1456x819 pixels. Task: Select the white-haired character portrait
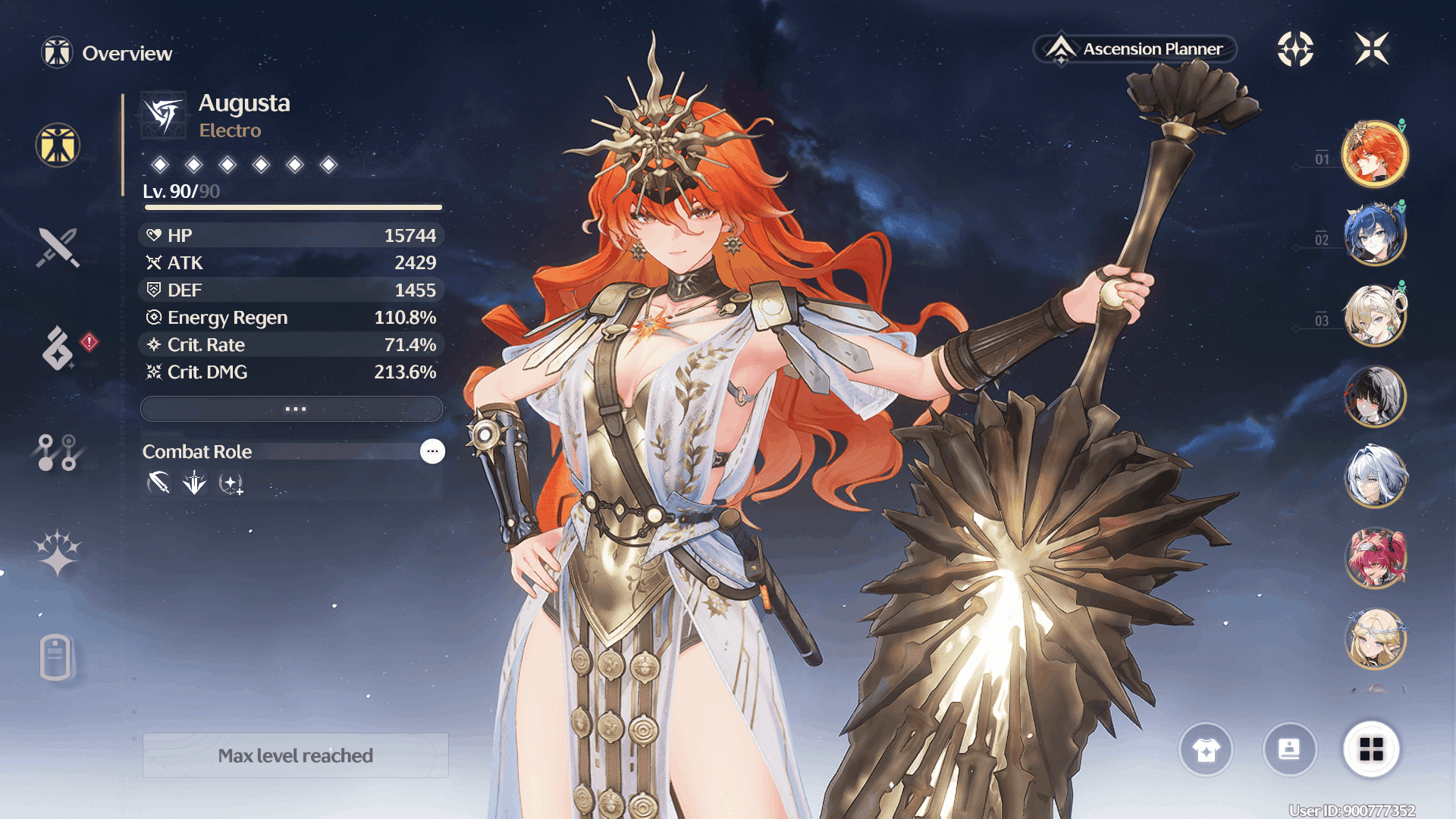point(1374,477)
